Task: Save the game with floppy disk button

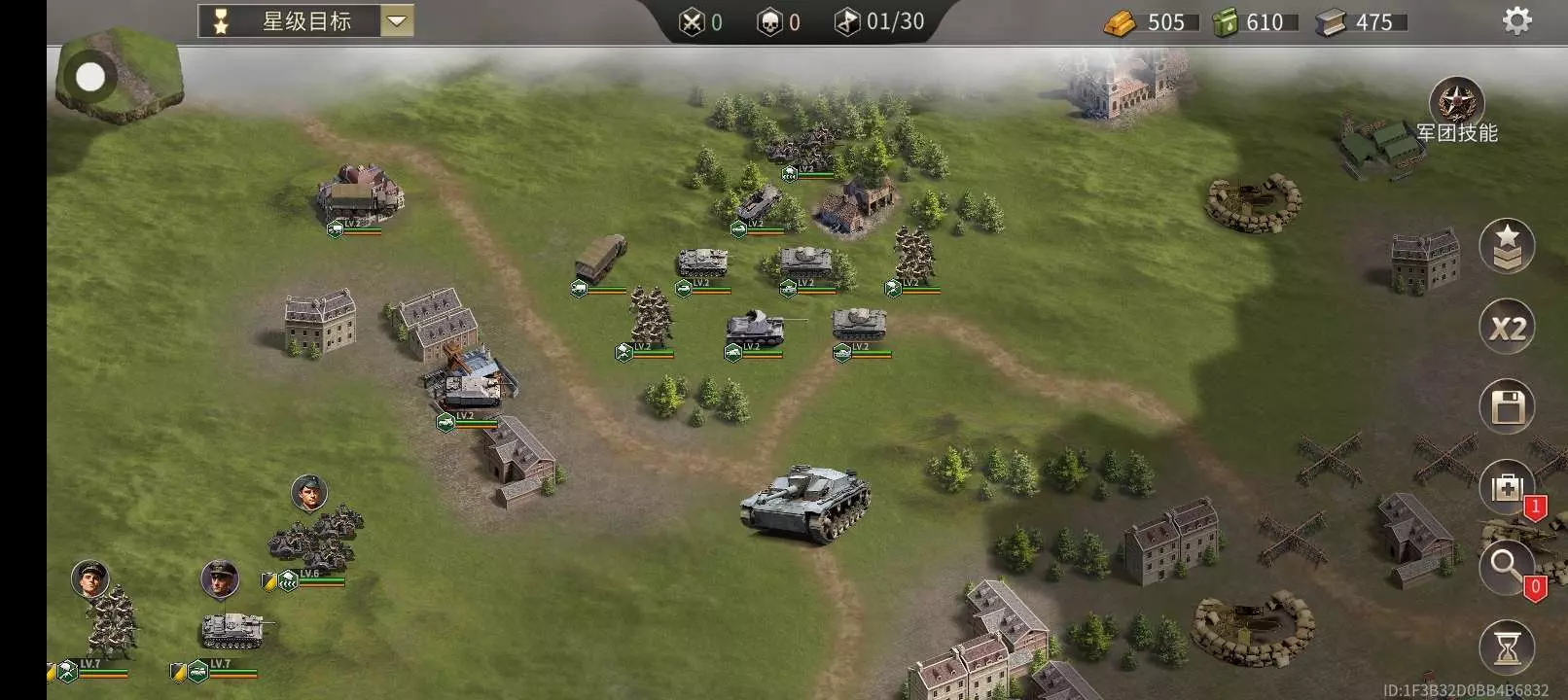Action: point(1507,406)
